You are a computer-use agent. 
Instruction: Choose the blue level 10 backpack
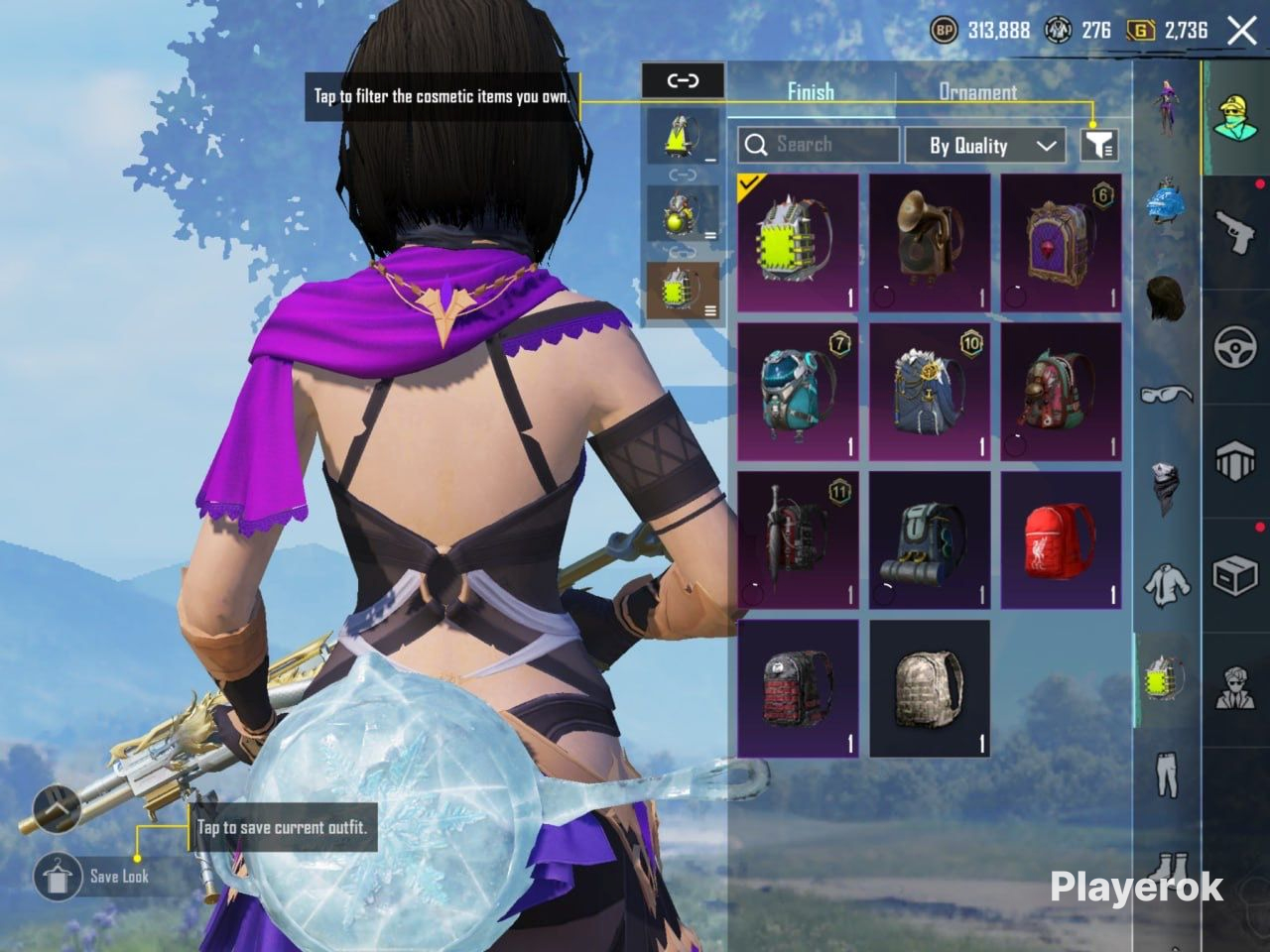click(x=930, y=392)
